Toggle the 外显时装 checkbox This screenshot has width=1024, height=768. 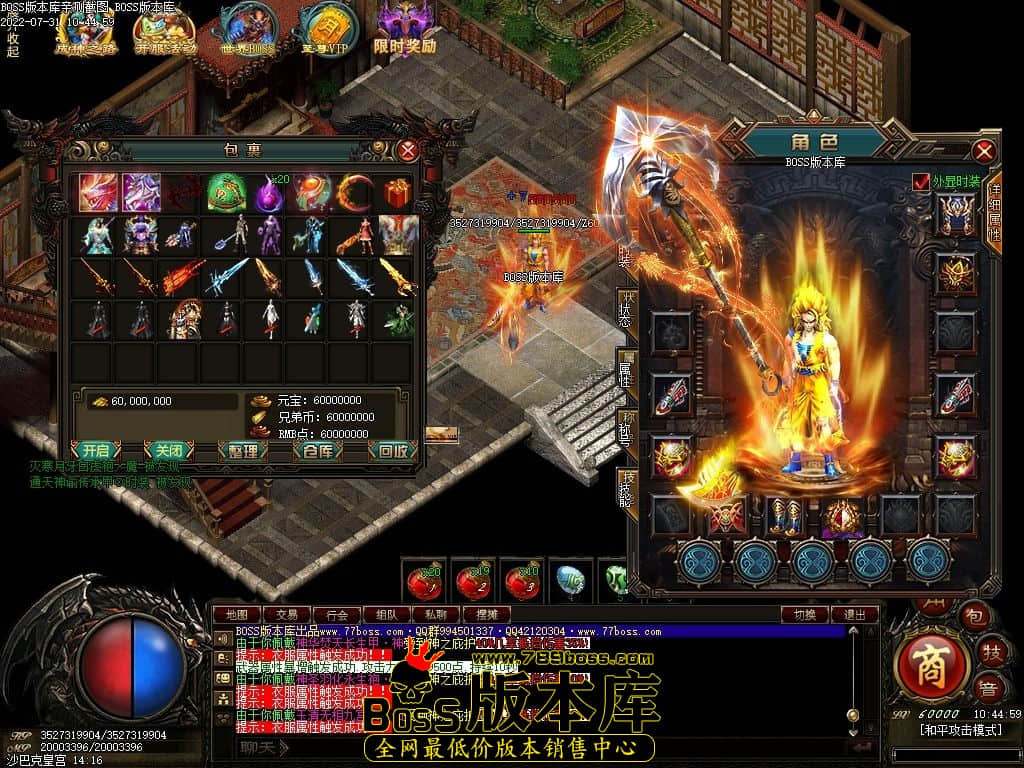coord(920,182)
